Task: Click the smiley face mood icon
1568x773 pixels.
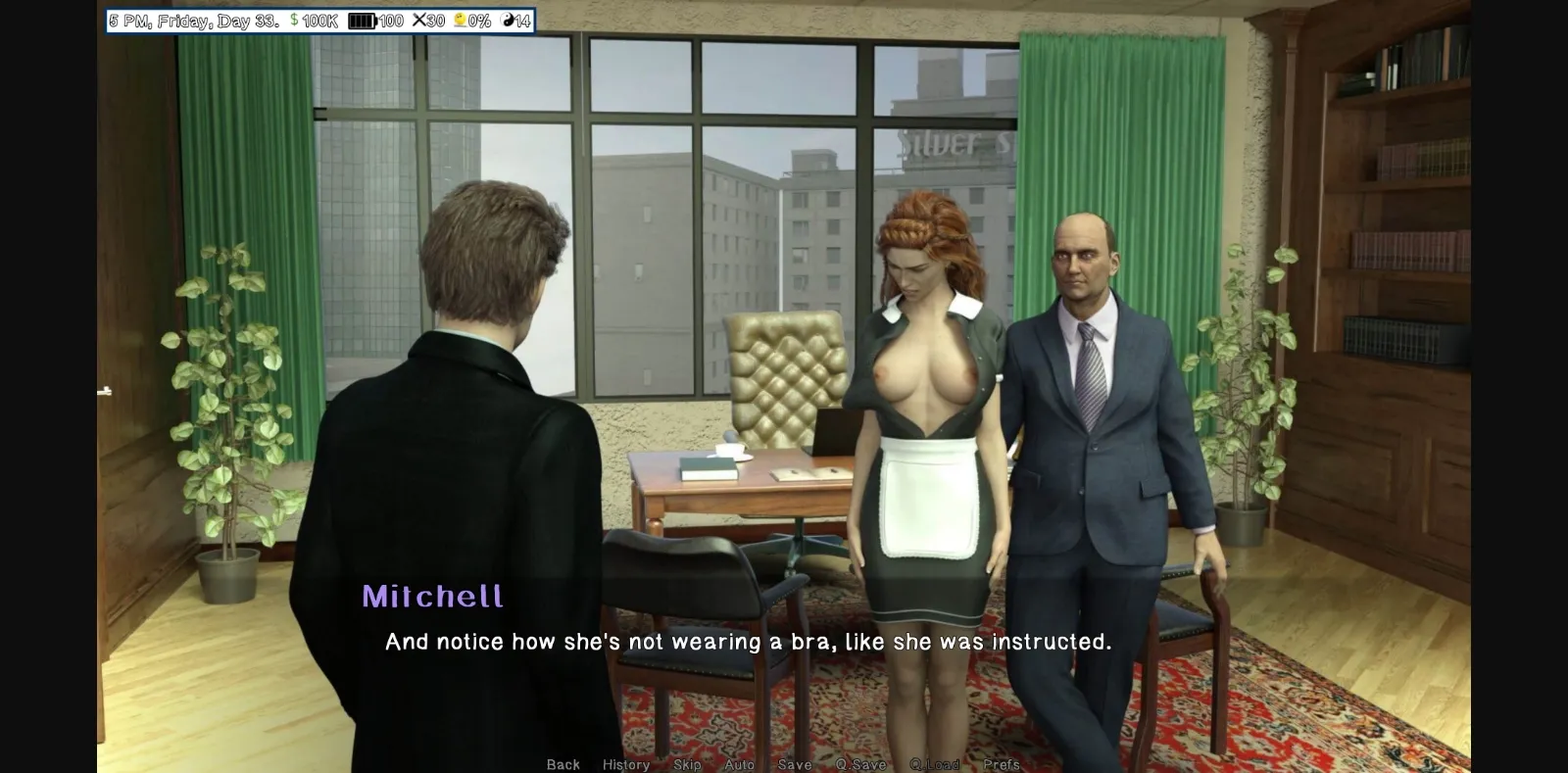Action: [x=461, y=18]
